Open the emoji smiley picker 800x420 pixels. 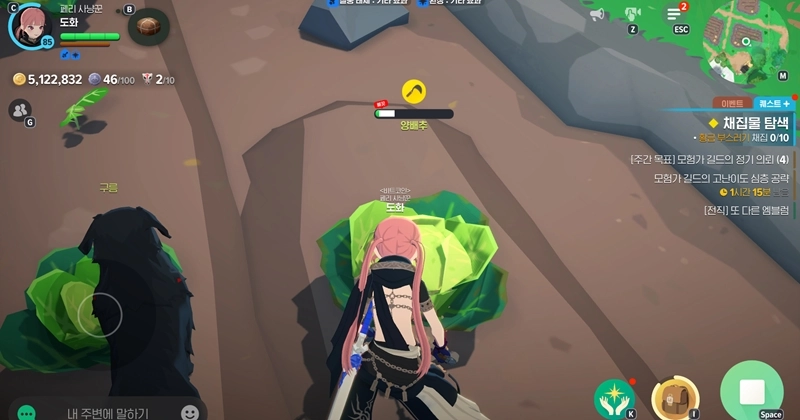(190, 412)
